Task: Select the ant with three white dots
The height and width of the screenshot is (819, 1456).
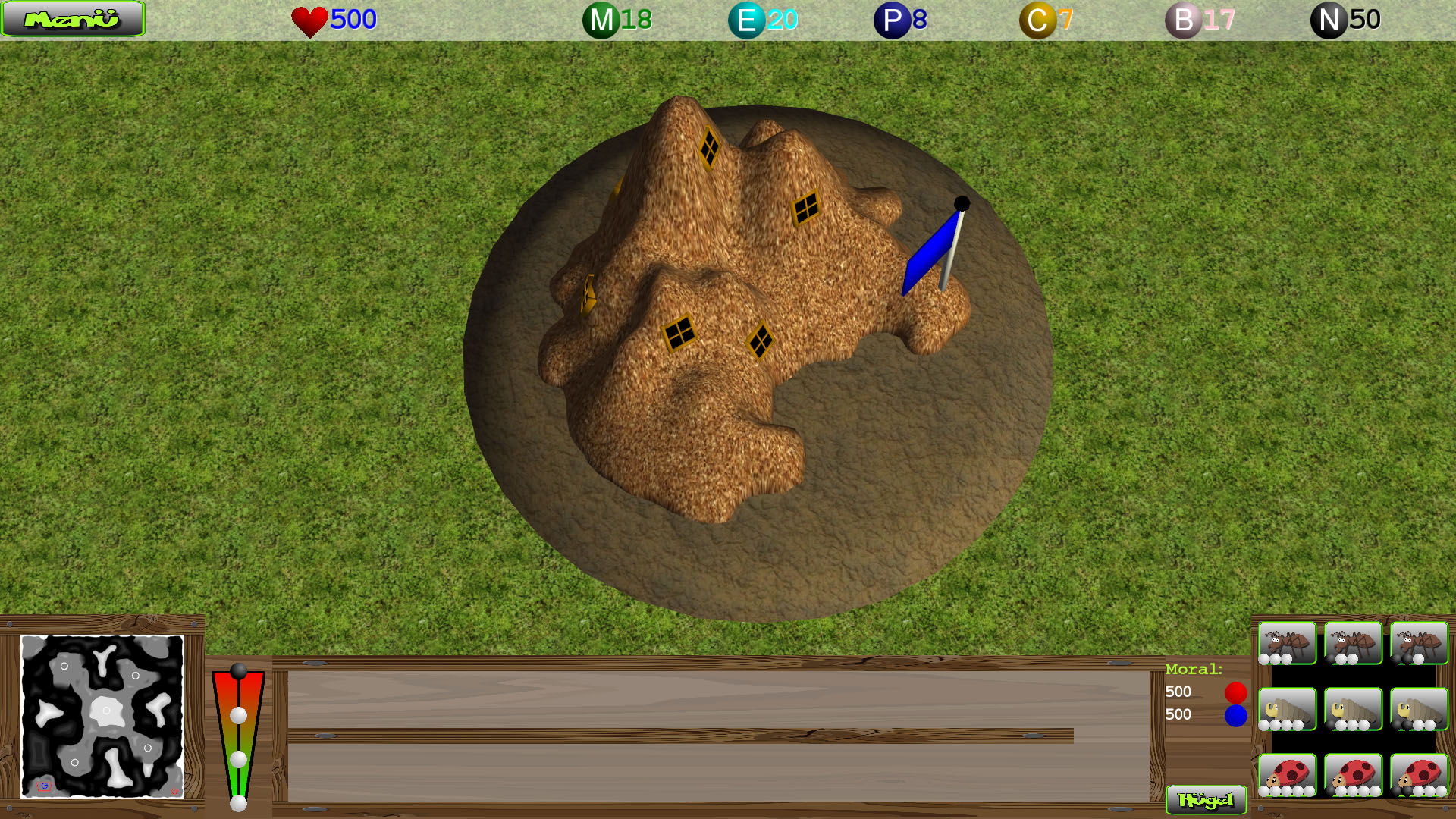Action: coord(1287,643)
